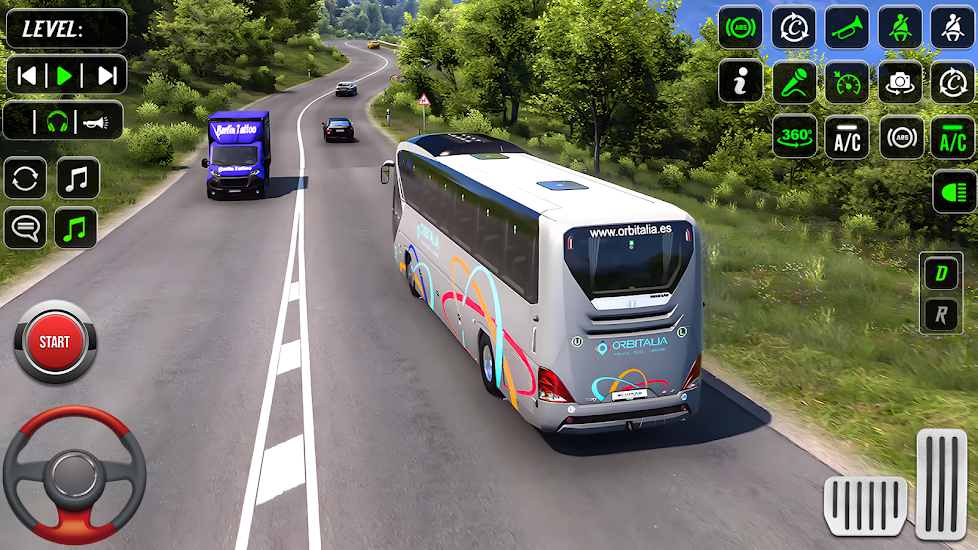
Task: Select the green headphones icon
Action: tap(57, 121)
